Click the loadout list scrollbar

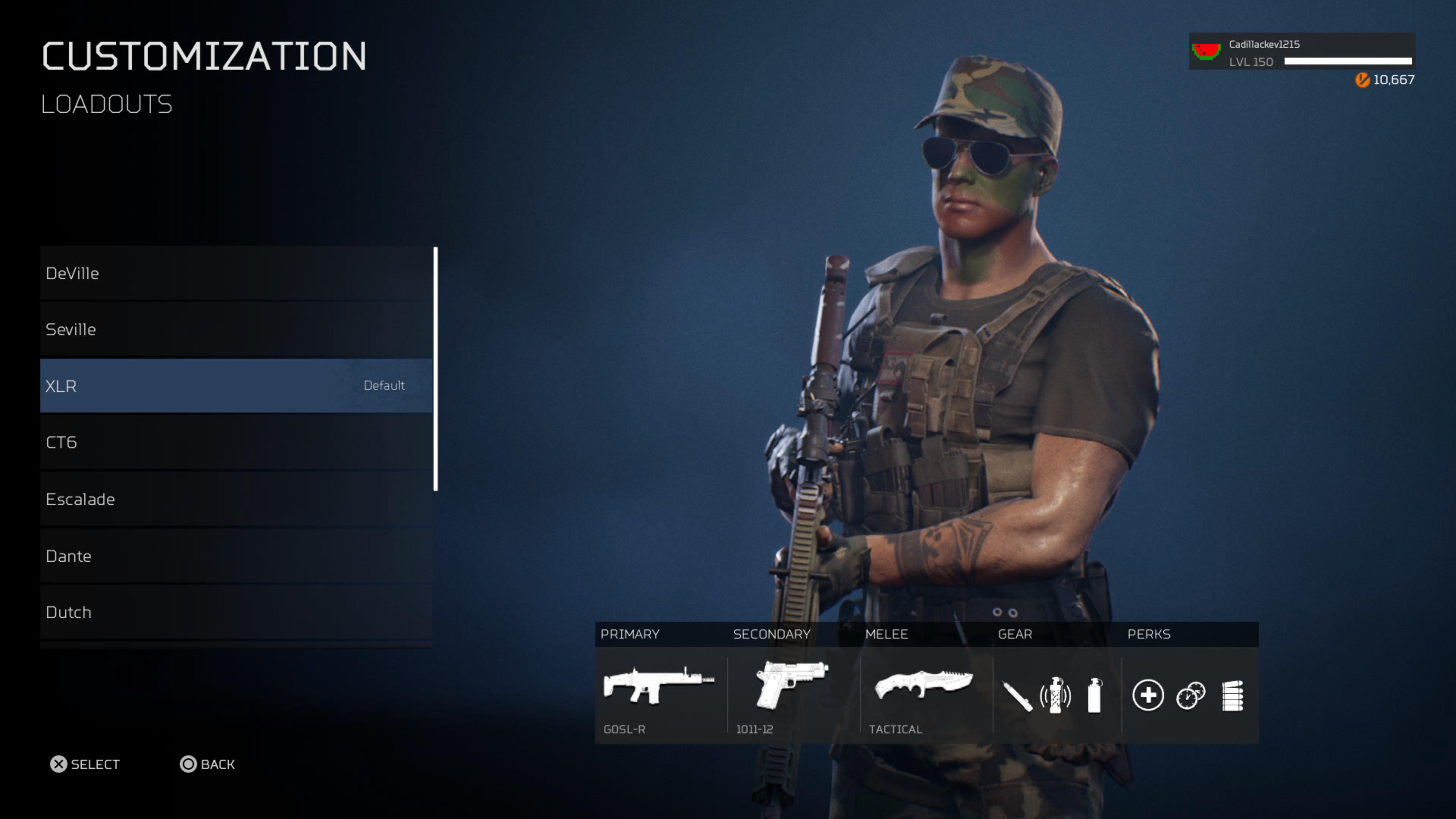pos(435,369)
